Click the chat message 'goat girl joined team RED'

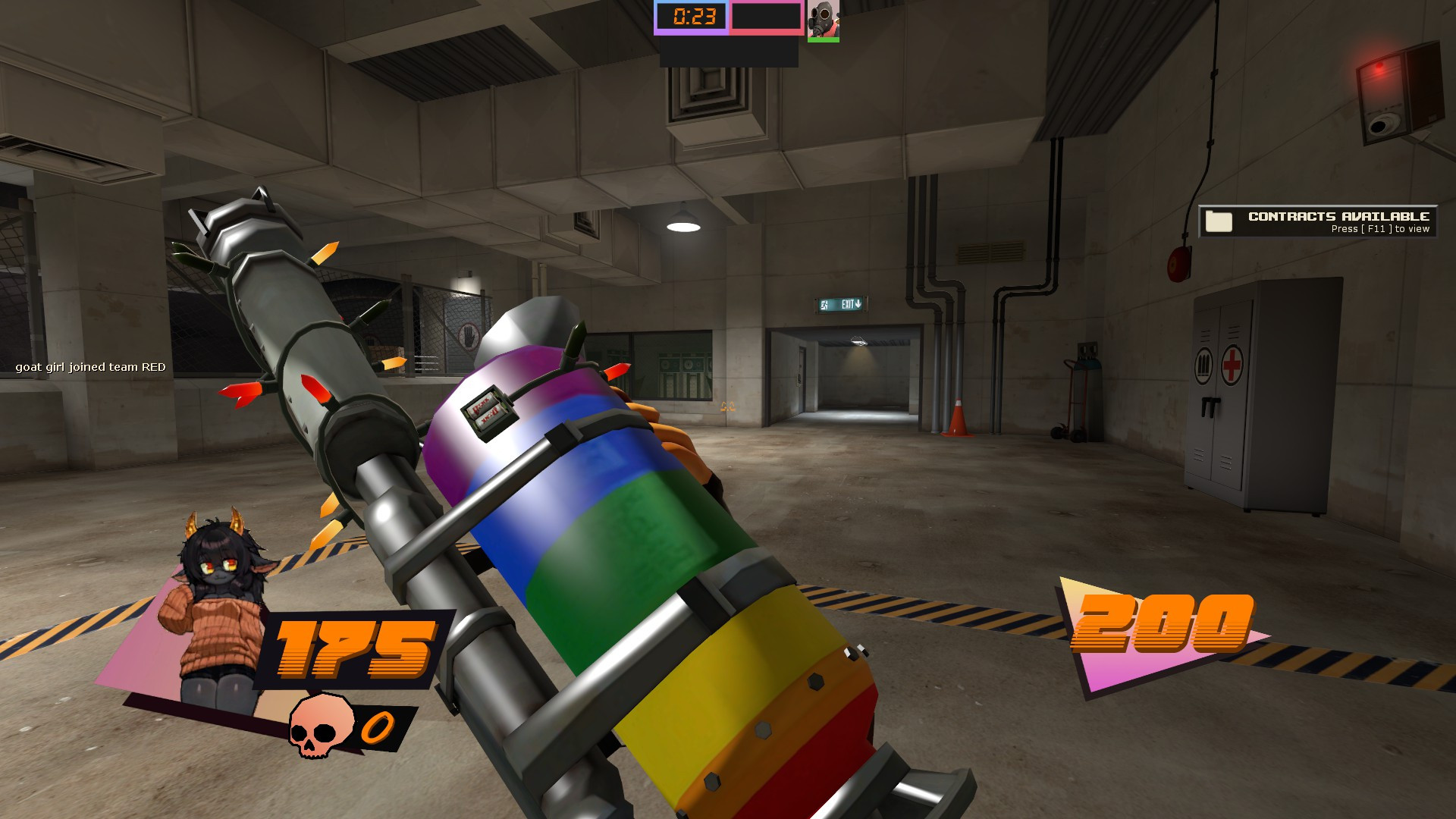89,367
